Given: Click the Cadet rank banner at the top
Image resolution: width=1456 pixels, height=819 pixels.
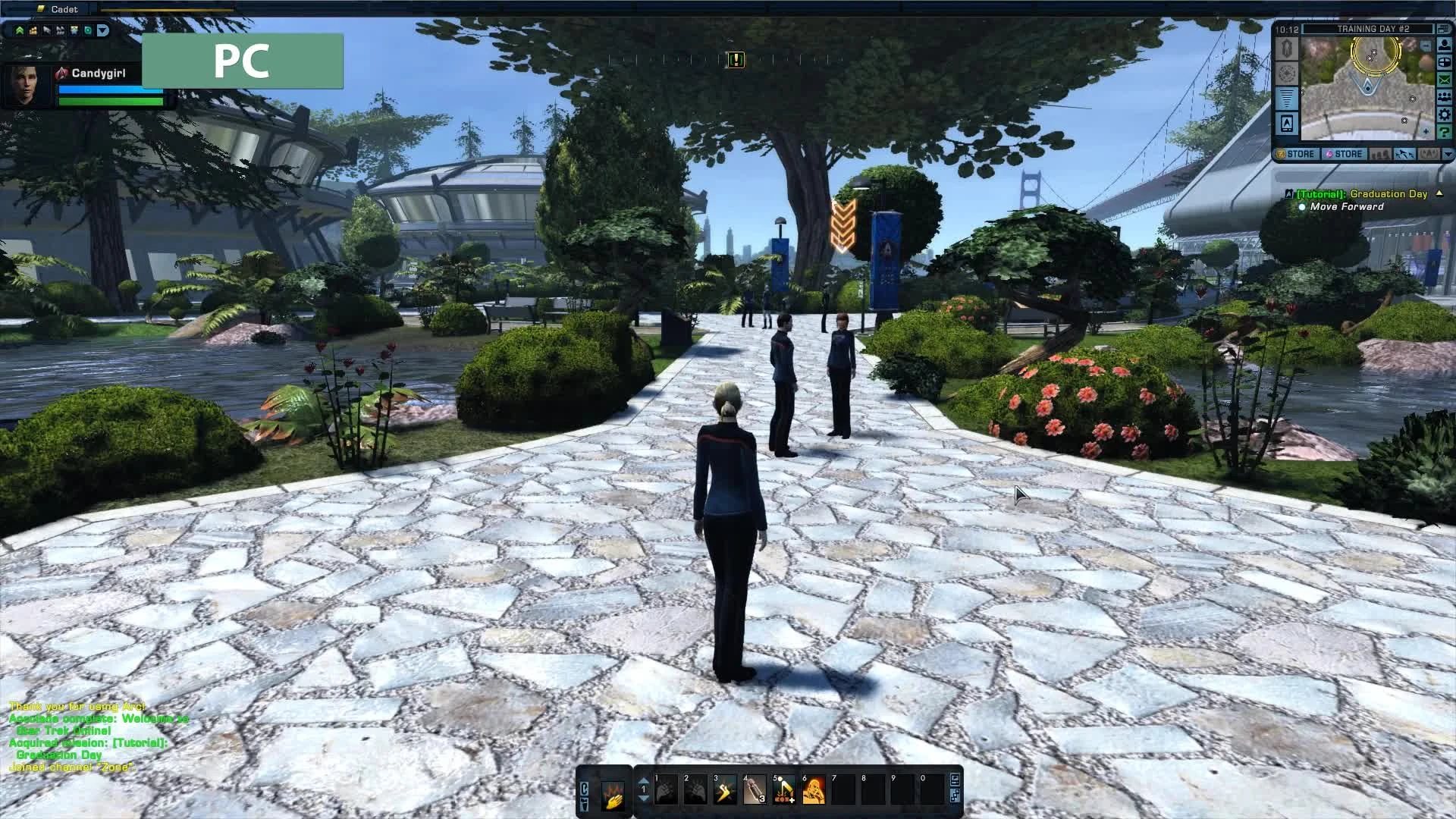Looking at the screenshot, I should pyautogui.click(x=64, y=9).
